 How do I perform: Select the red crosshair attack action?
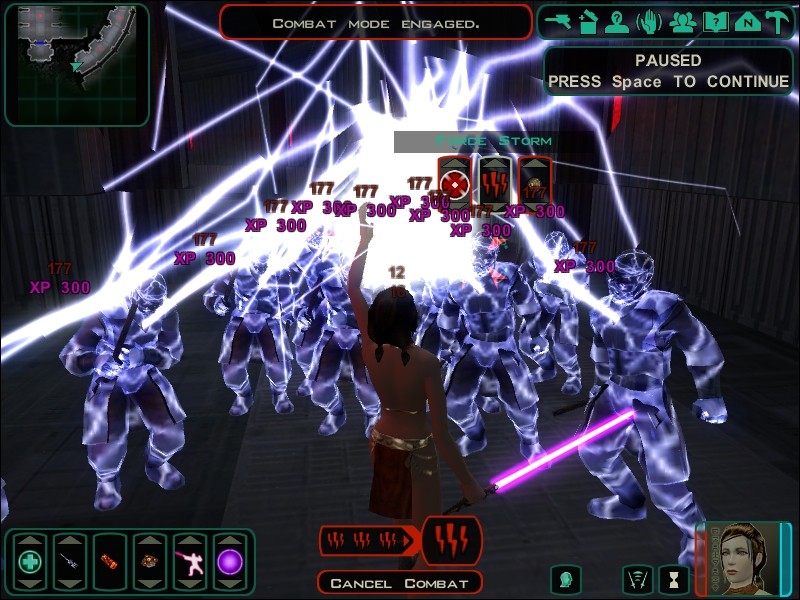pyautogui.click(x=455, y=183)
